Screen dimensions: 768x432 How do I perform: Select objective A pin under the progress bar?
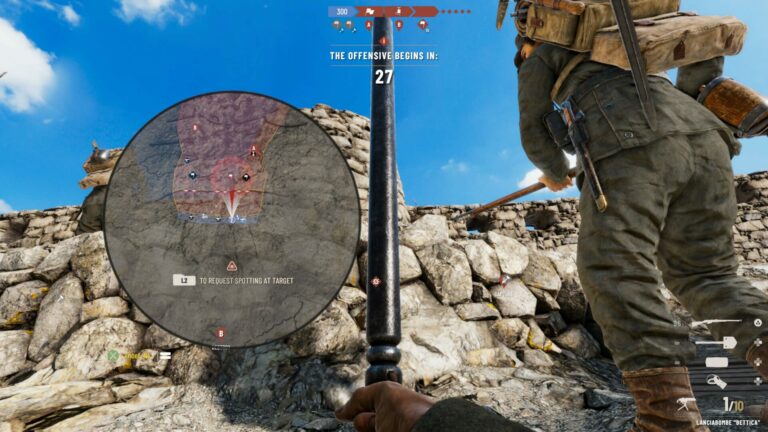369,25
